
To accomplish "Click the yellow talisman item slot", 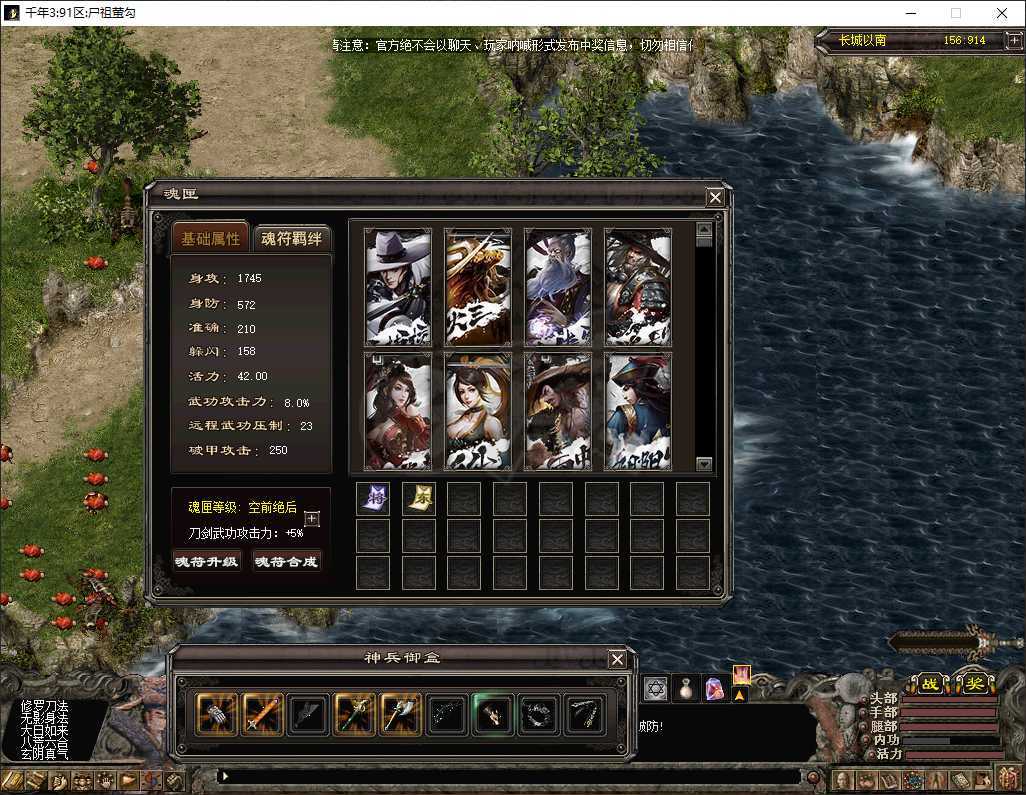I will [x=419, y=499].
